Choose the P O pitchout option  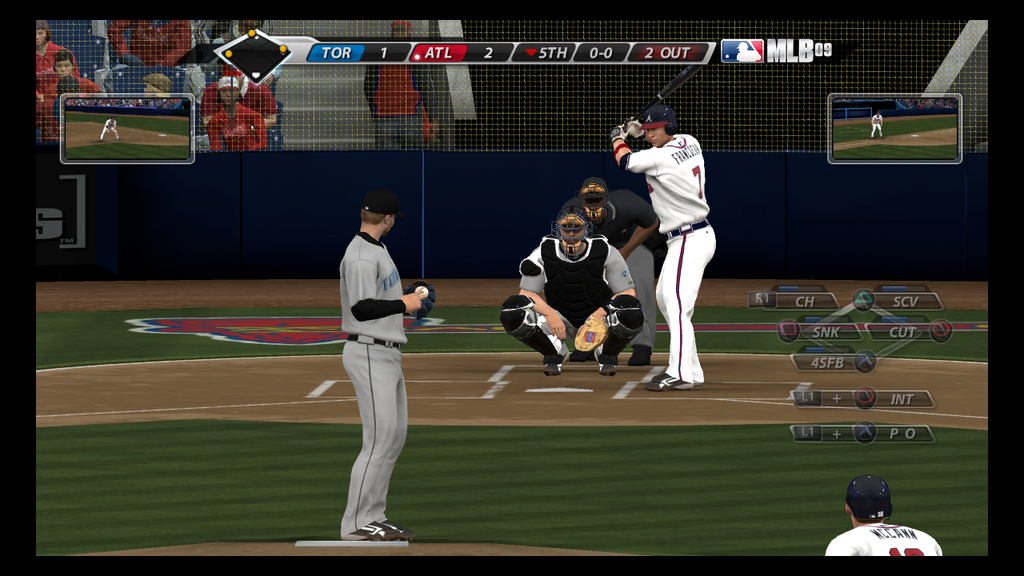coord(901,433)
